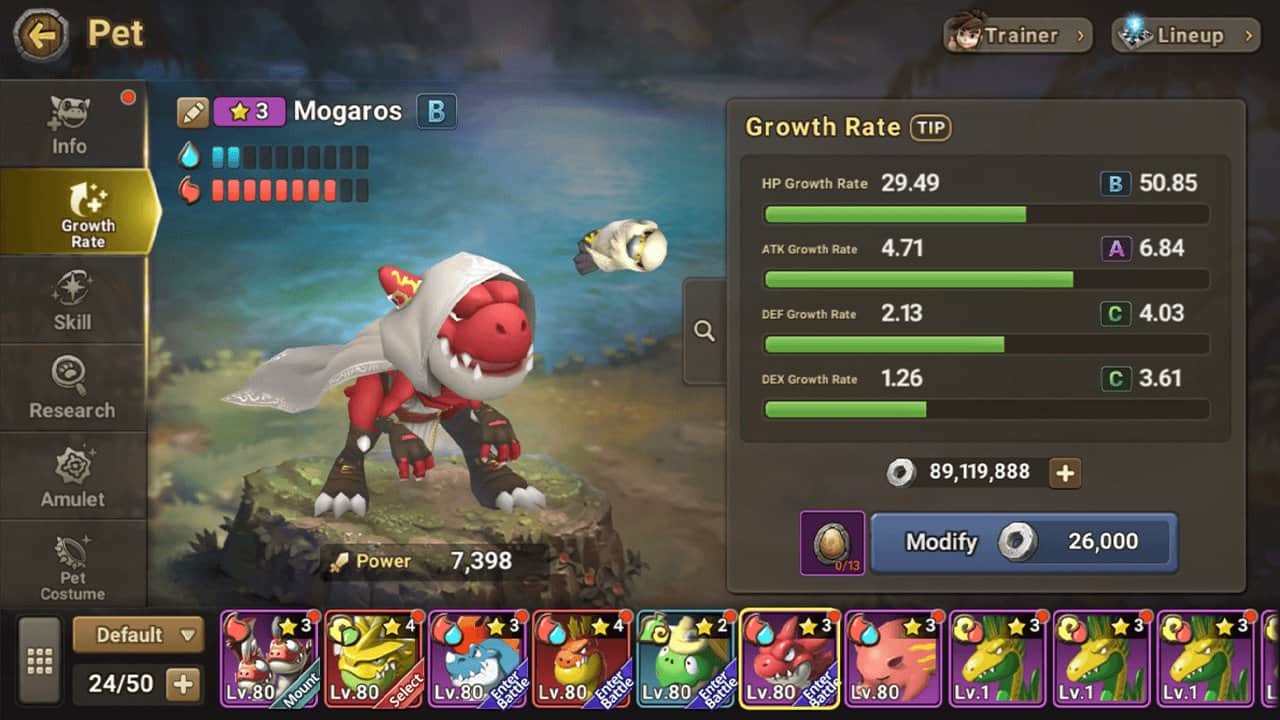
Task: Show the Pet Costume tab
Action: tap(72, 566)
